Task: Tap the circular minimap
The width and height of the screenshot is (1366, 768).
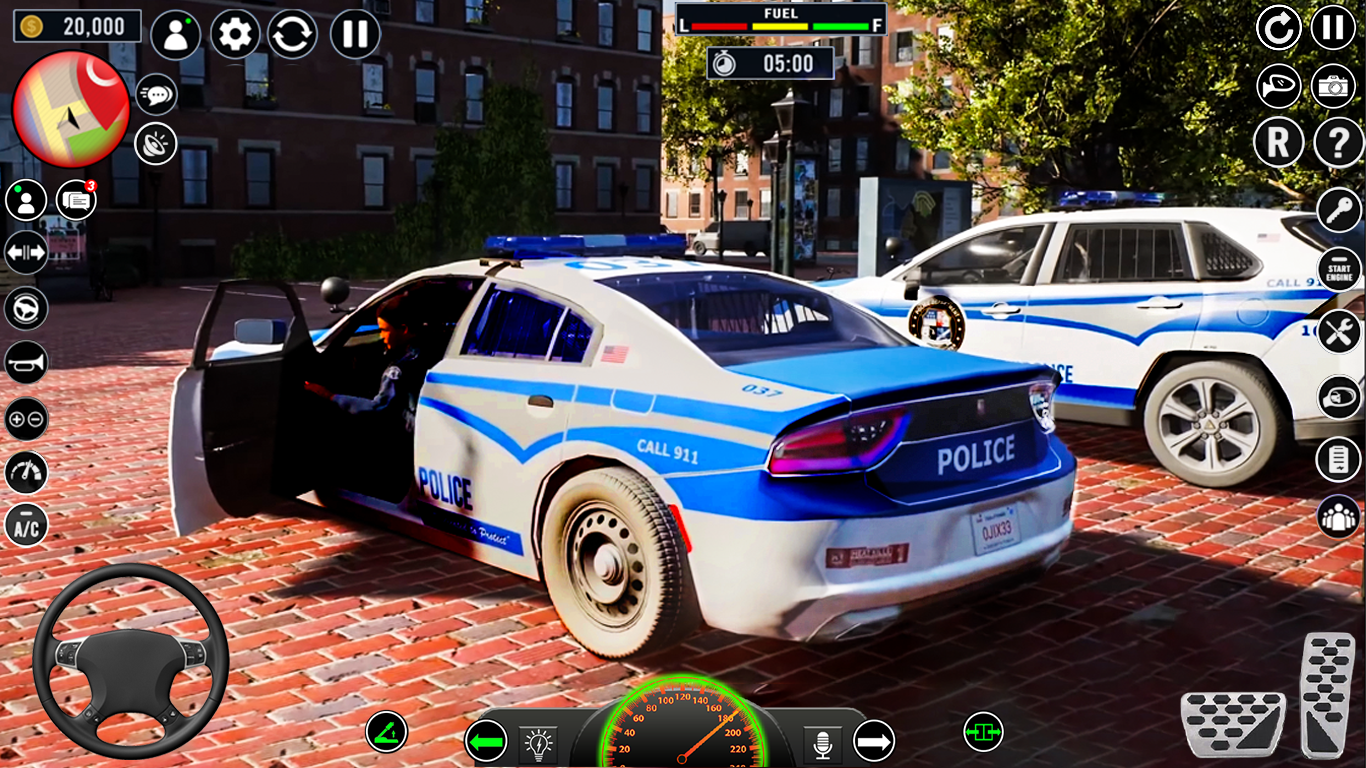Action: click(x=71, y=108)
